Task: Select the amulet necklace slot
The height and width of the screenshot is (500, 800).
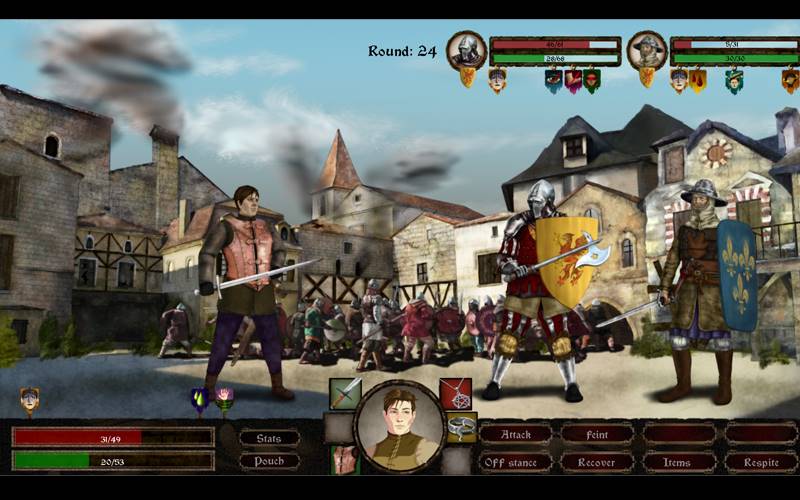Action: point(456,393)
